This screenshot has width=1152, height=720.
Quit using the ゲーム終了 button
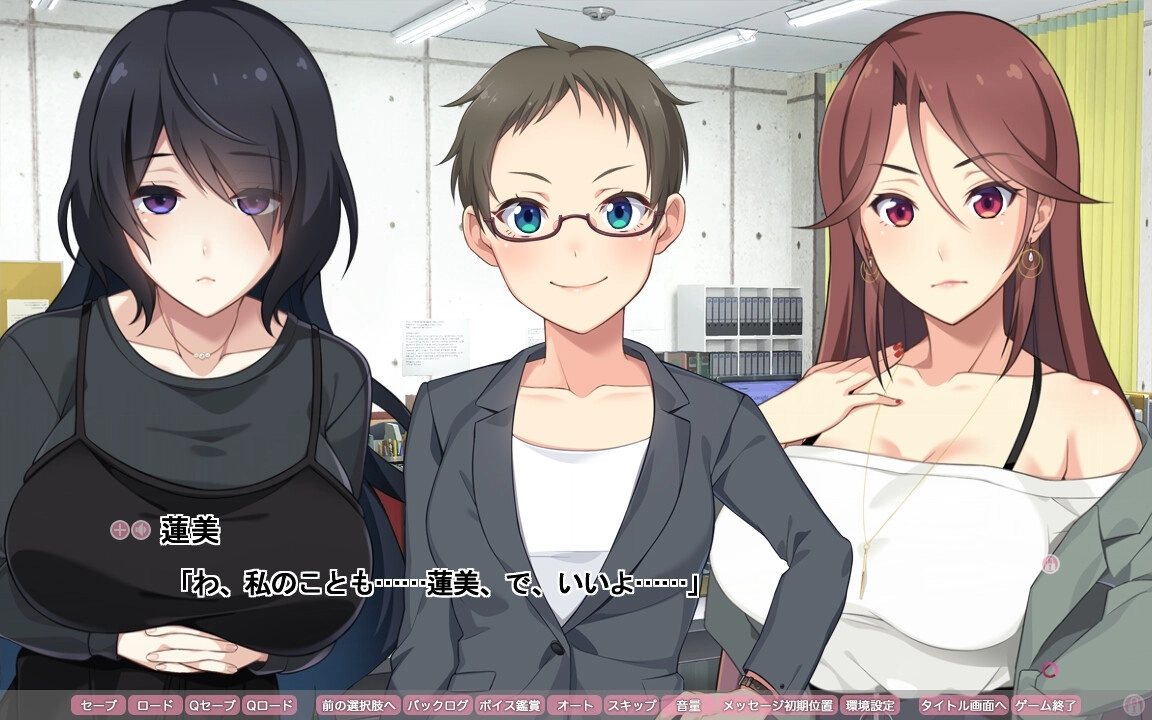click(x=1045, y=705)
